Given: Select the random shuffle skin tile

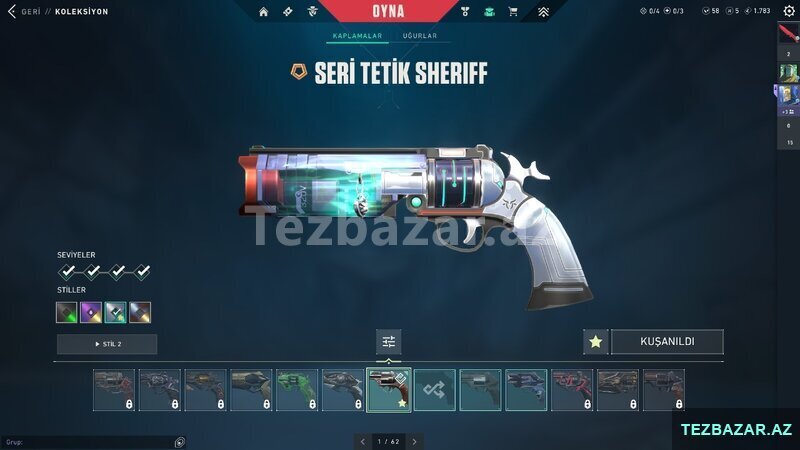Looking at the screenshot, I should [435, 390].
